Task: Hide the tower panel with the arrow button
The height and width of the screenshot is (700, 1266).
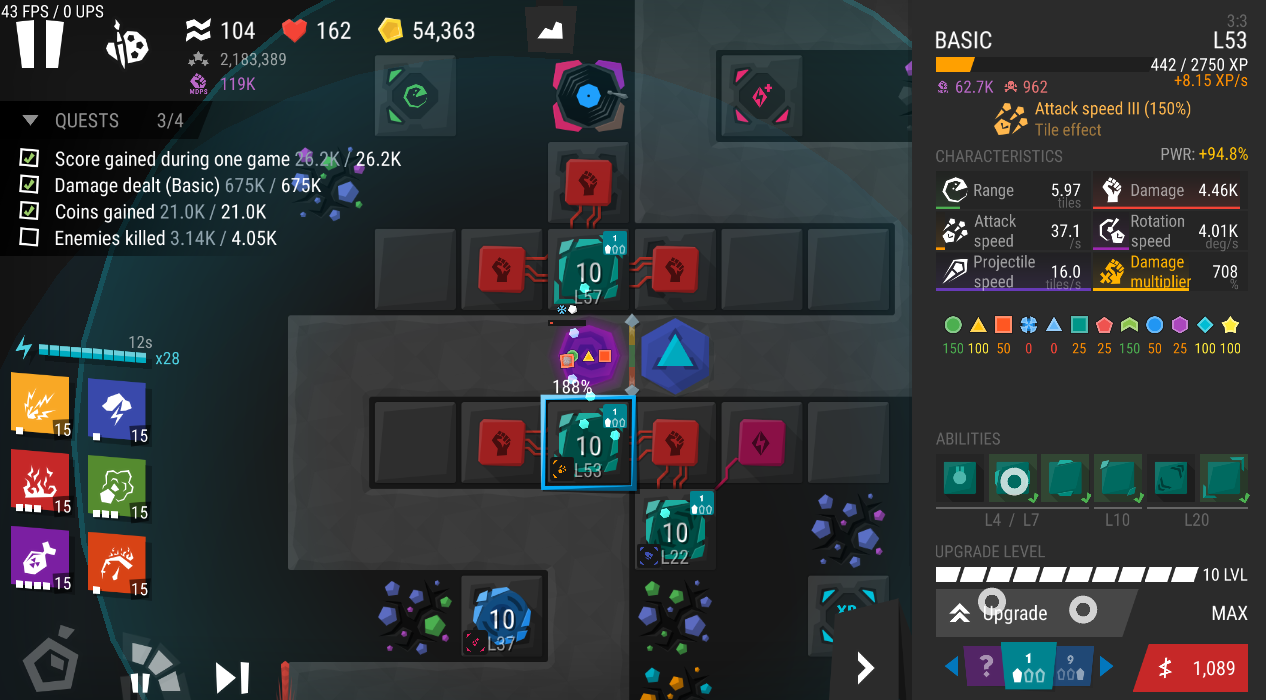Action: point(866,667)
